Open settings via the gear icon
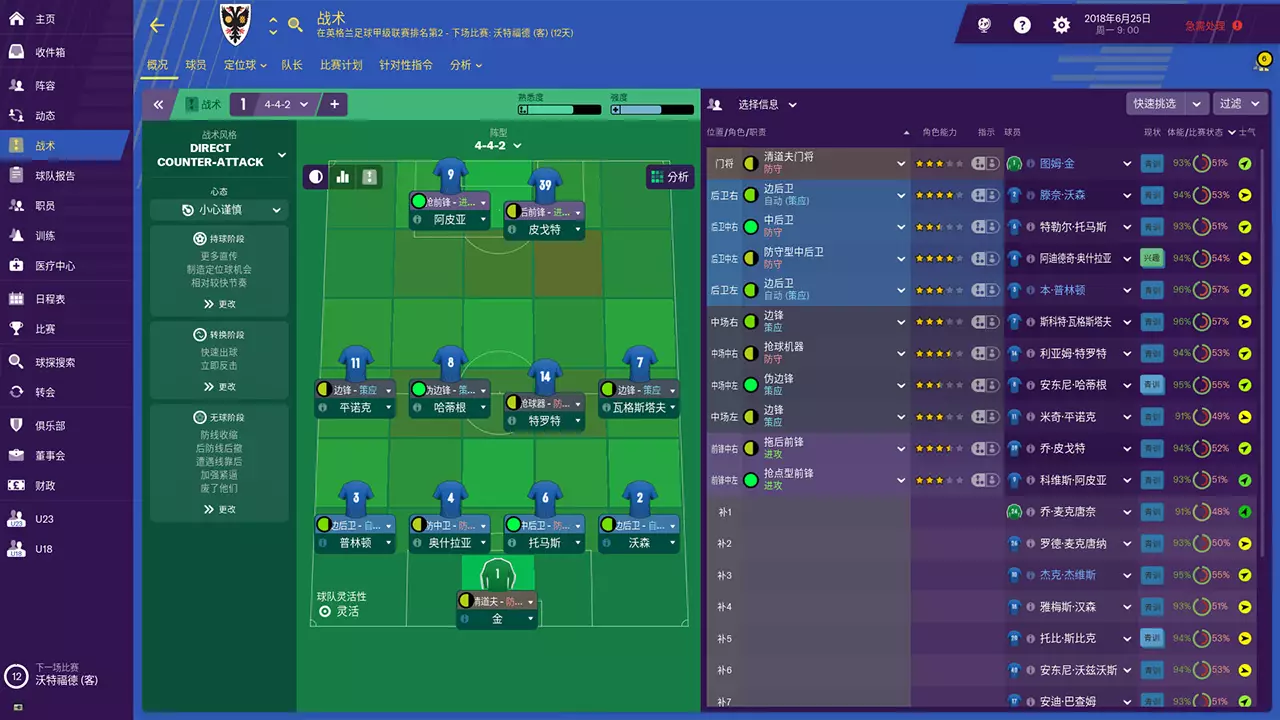 click(1061, 25)
